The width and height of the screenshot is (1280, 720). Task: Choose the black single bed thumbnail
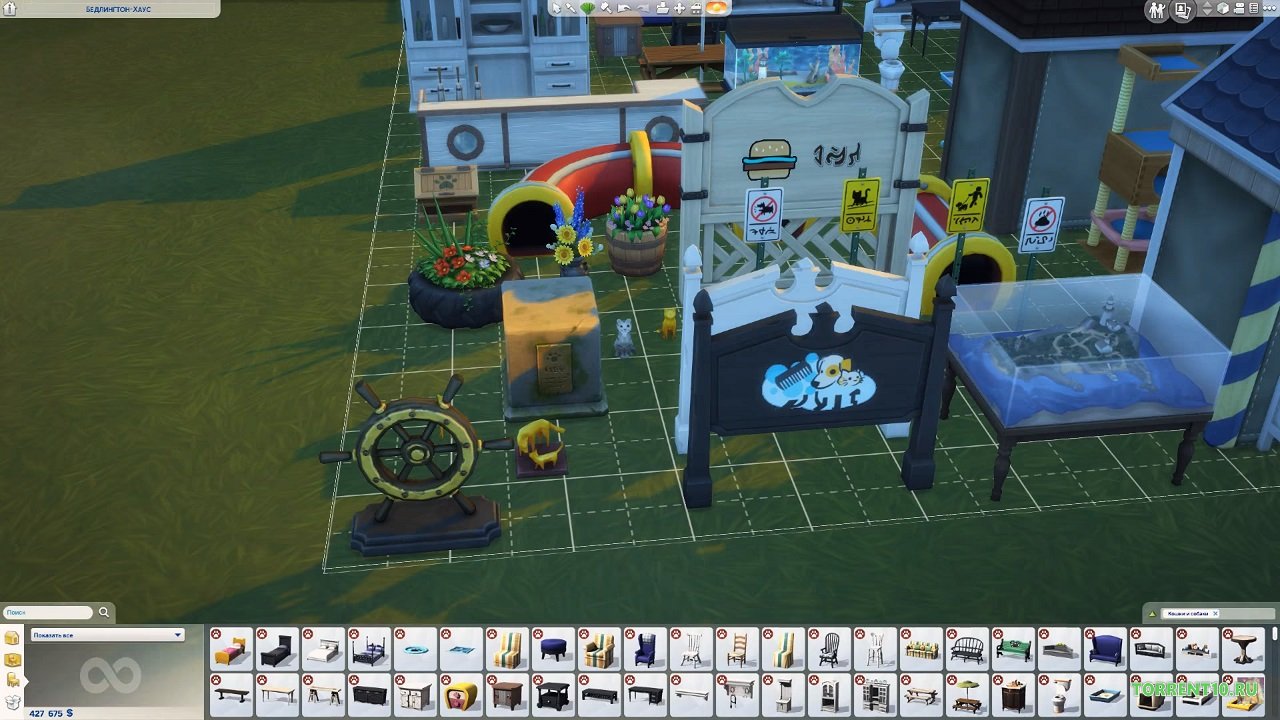point(278,650)
